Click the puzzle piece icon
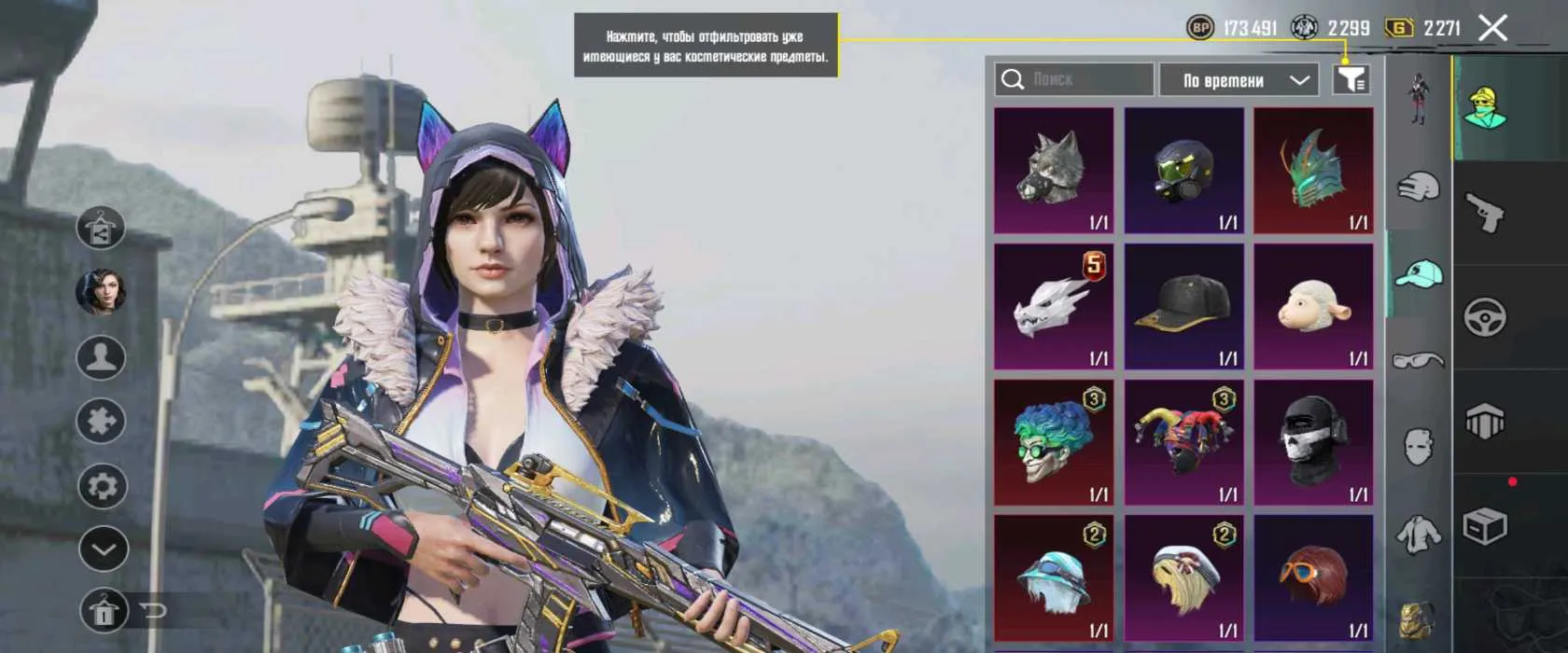 [x=102, y=422]
